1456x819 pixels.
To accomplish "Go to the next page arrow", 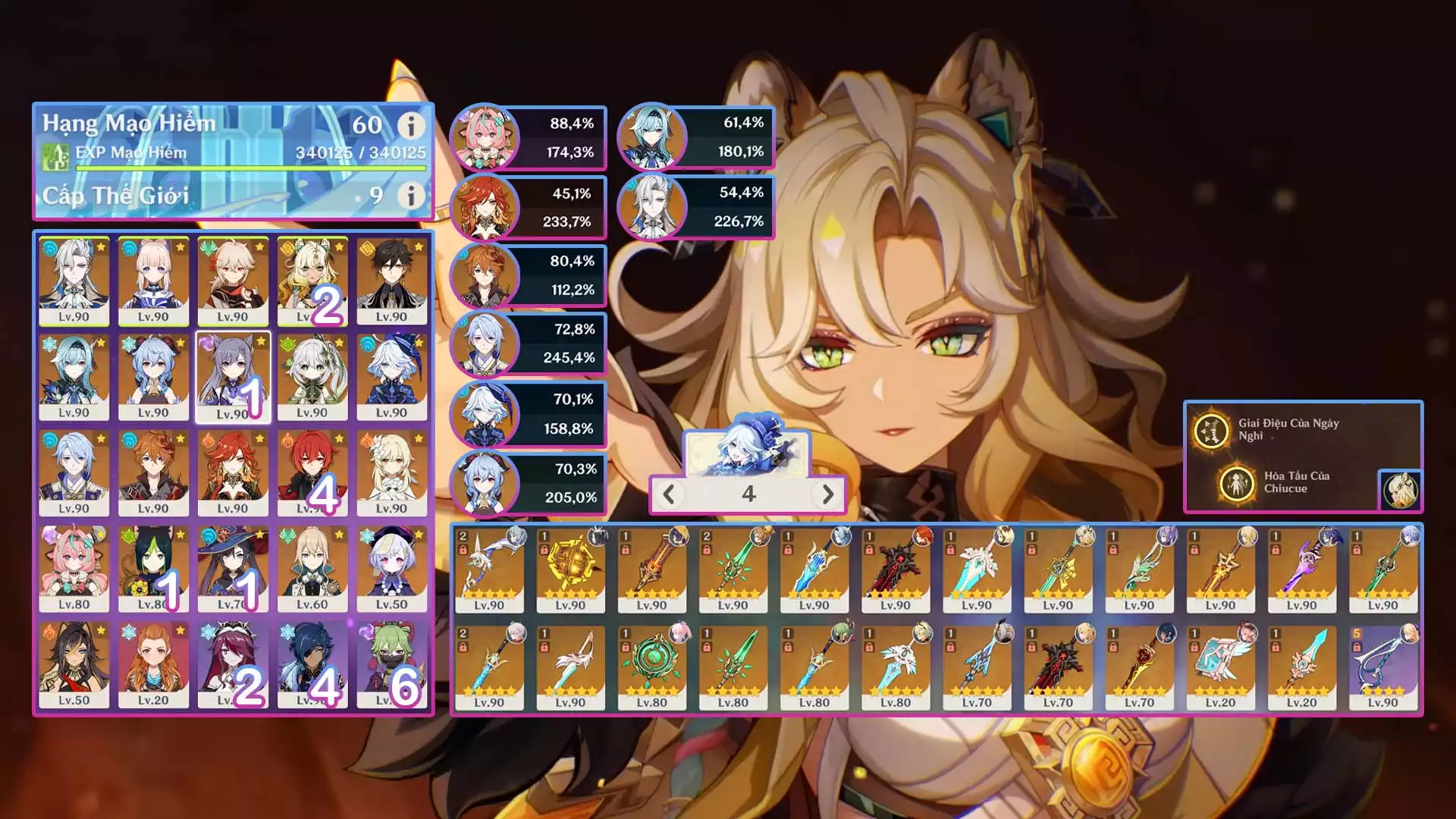I will click(827, 494).
